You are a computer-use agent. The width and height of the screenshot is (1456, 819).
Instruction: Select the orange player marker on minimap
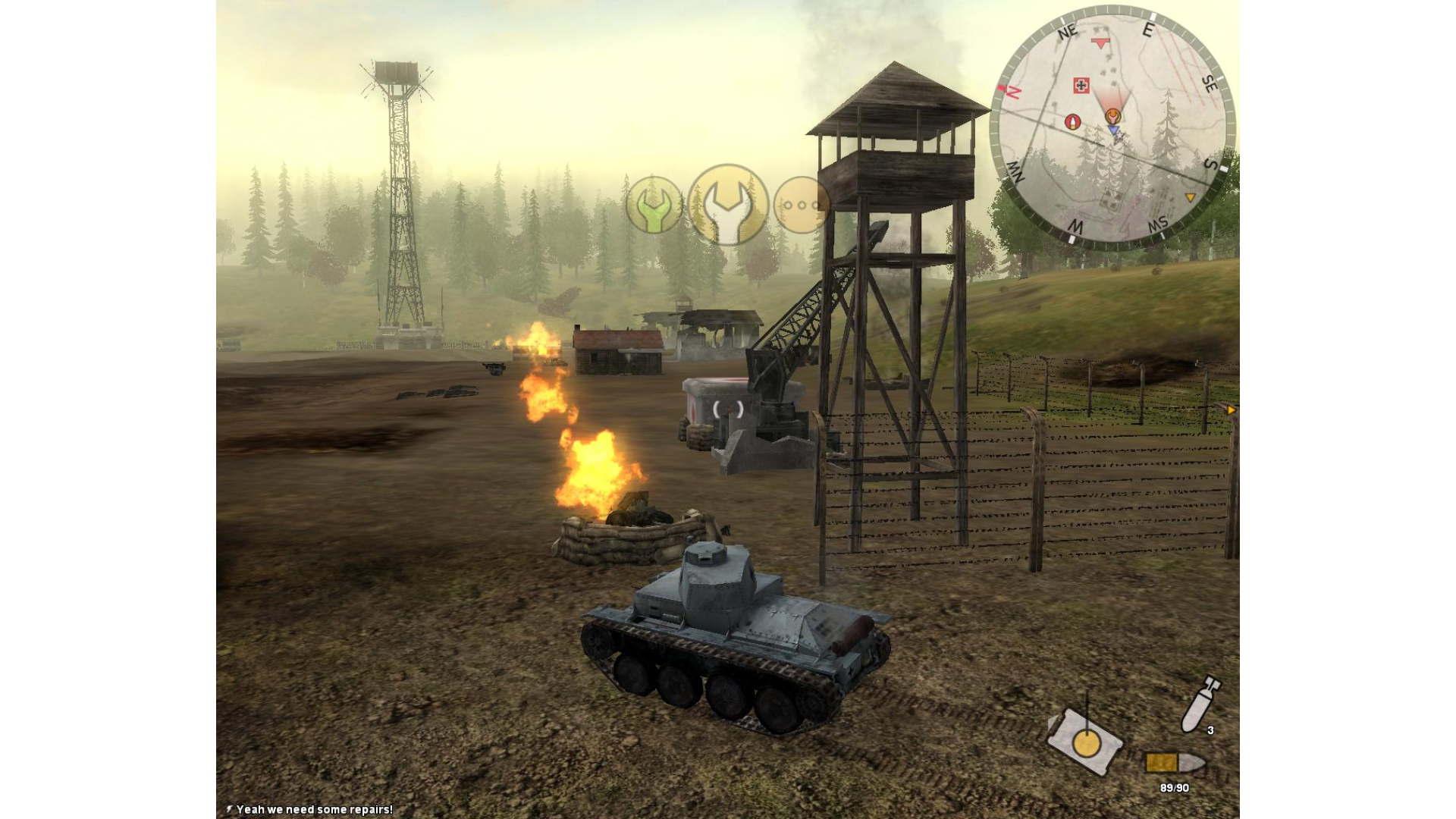[1112, 116]
